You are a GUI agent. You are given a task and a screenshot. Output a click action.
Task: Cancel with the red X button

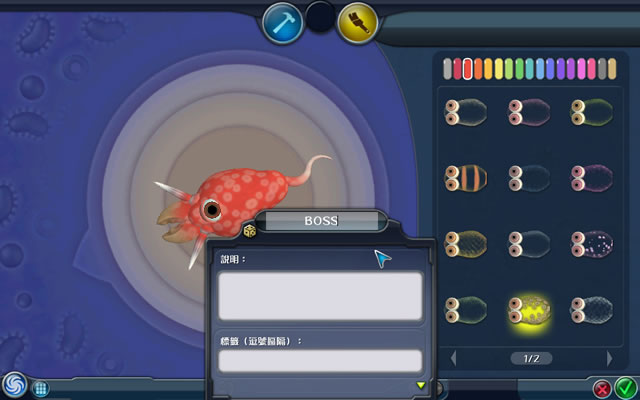(x=602, y=387)
